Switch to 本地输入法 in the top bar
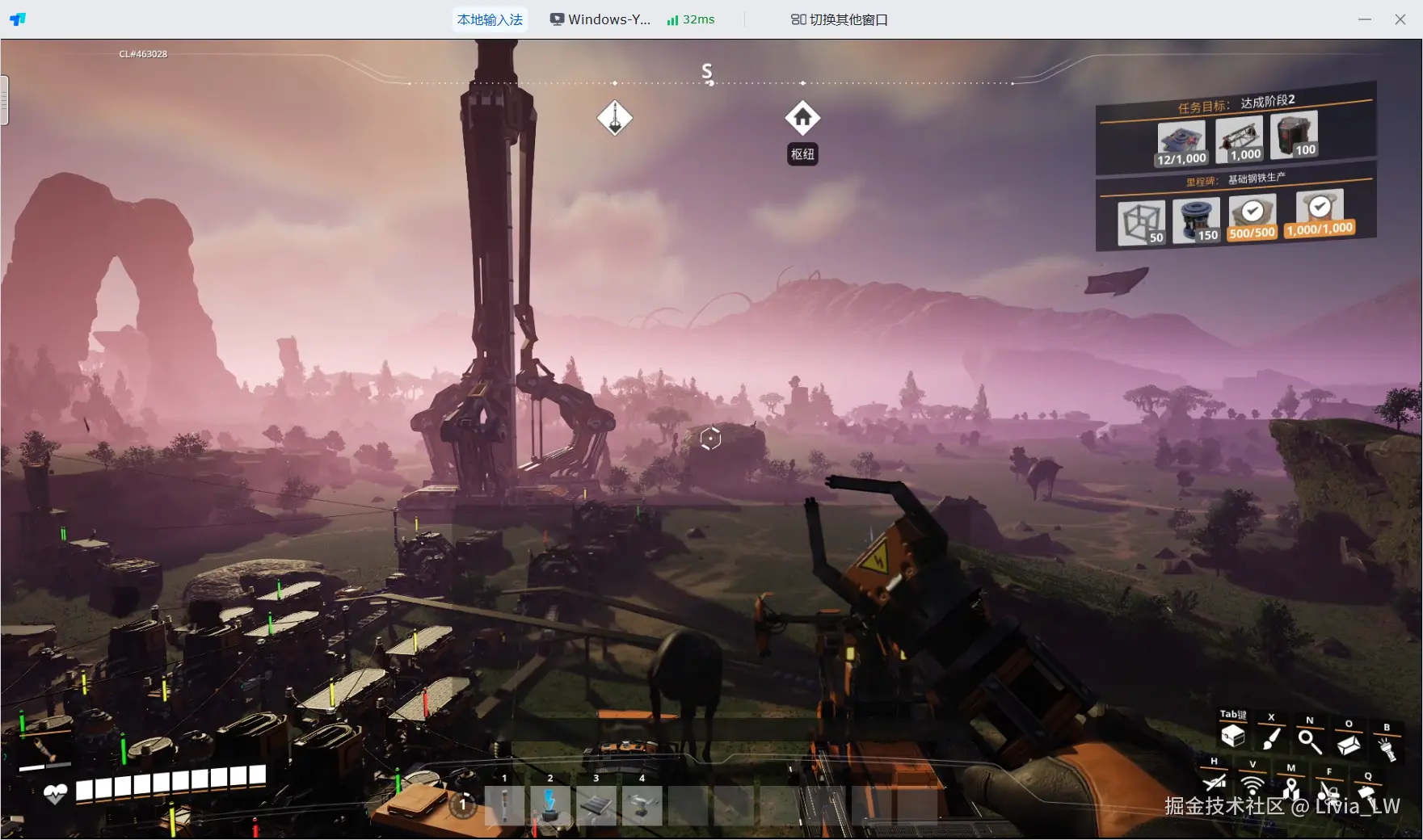The image size is (1423, 840). point(490,19)
